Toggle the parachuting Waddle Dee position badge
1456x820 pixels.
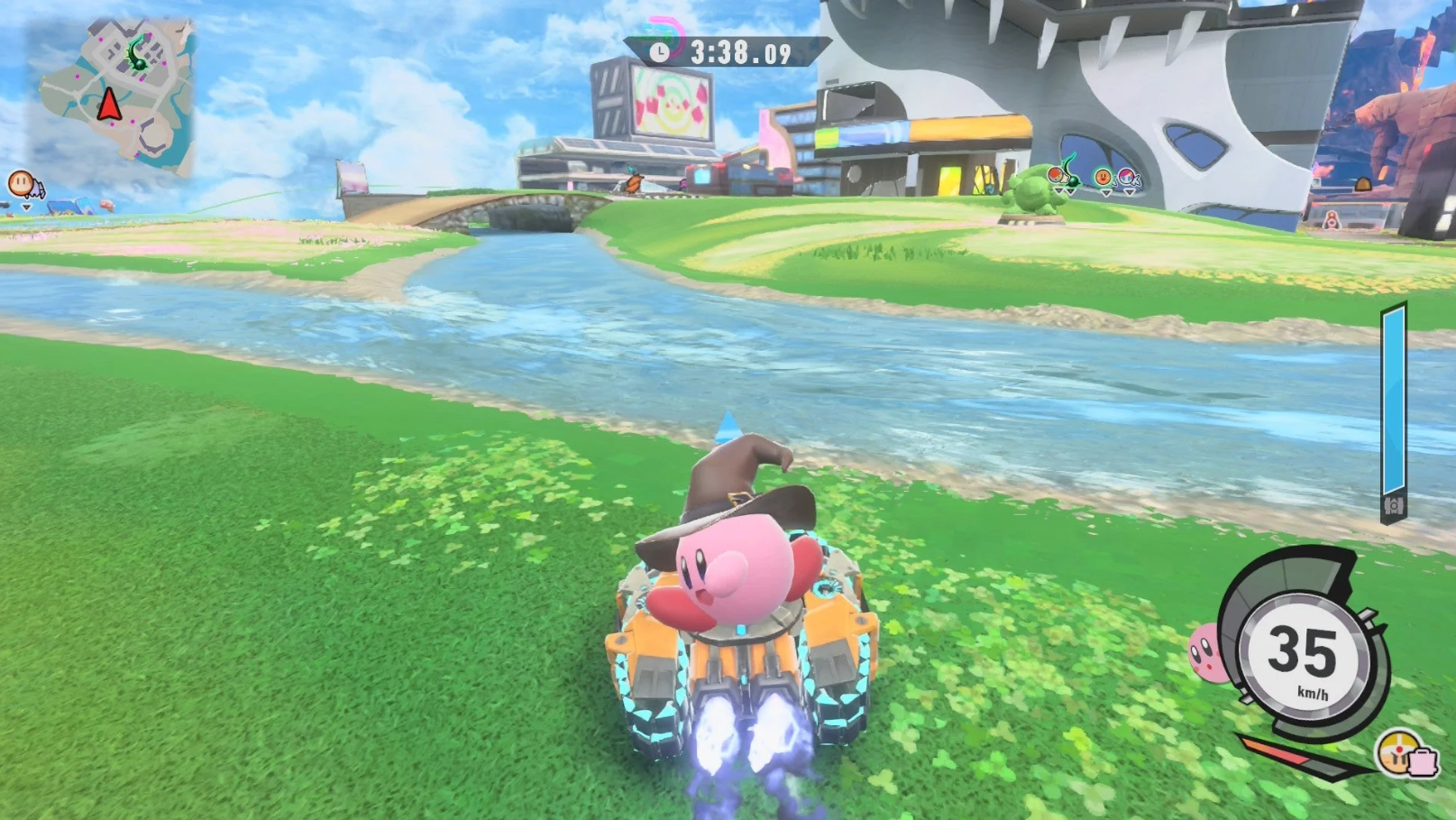(x=20, y=182)
